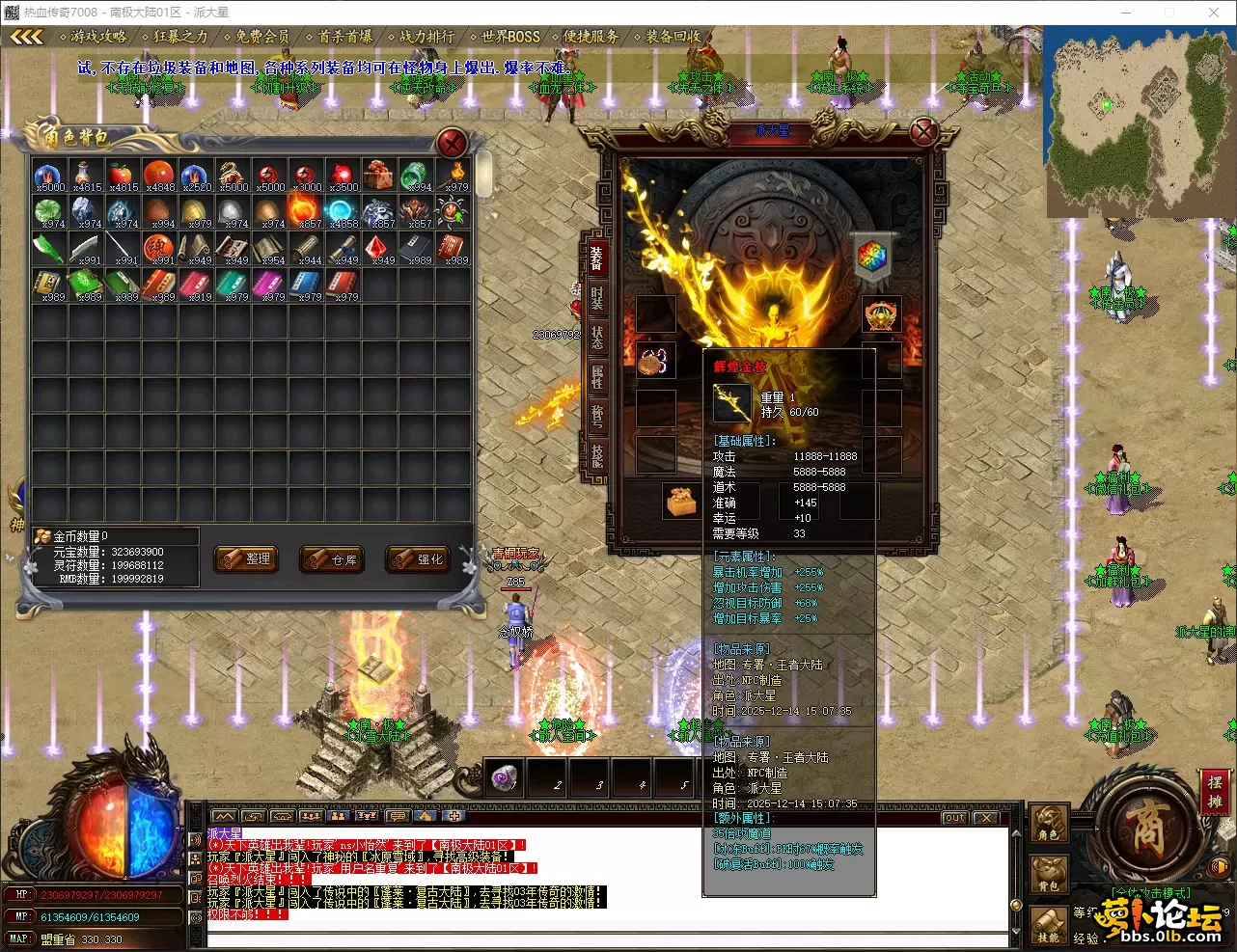Open the 狂暴之力 menu entry
The image size is (1237, 952).
tap(179, 37)
